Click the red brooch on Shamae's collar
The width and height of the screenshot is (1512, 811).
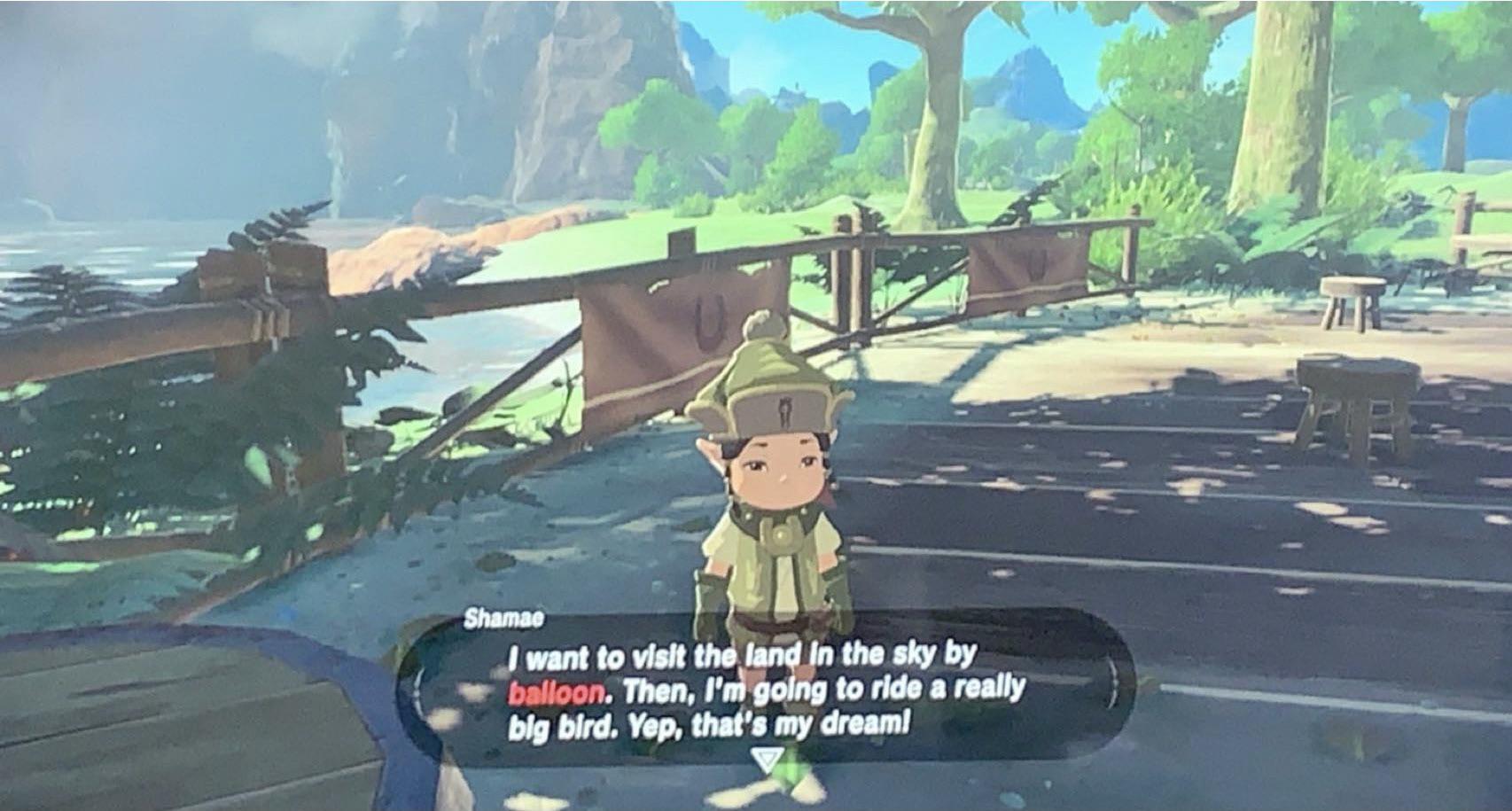[x=828, y=498]
